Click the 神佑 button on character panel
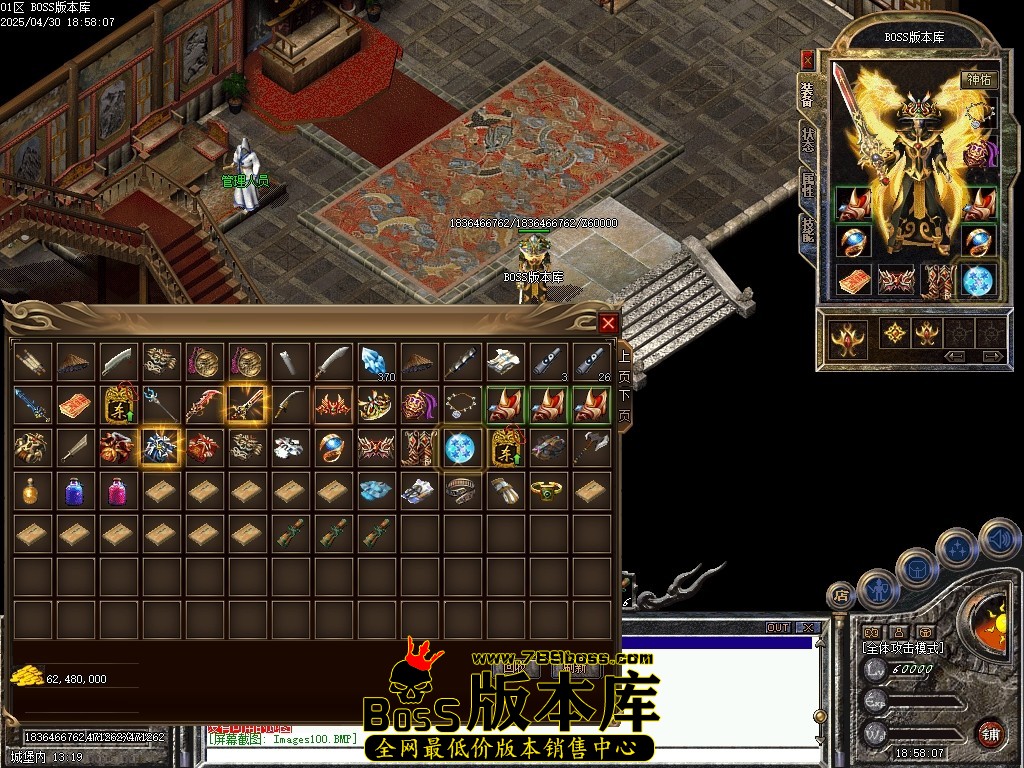This screenshot has width=1024, height=768. 977,80
